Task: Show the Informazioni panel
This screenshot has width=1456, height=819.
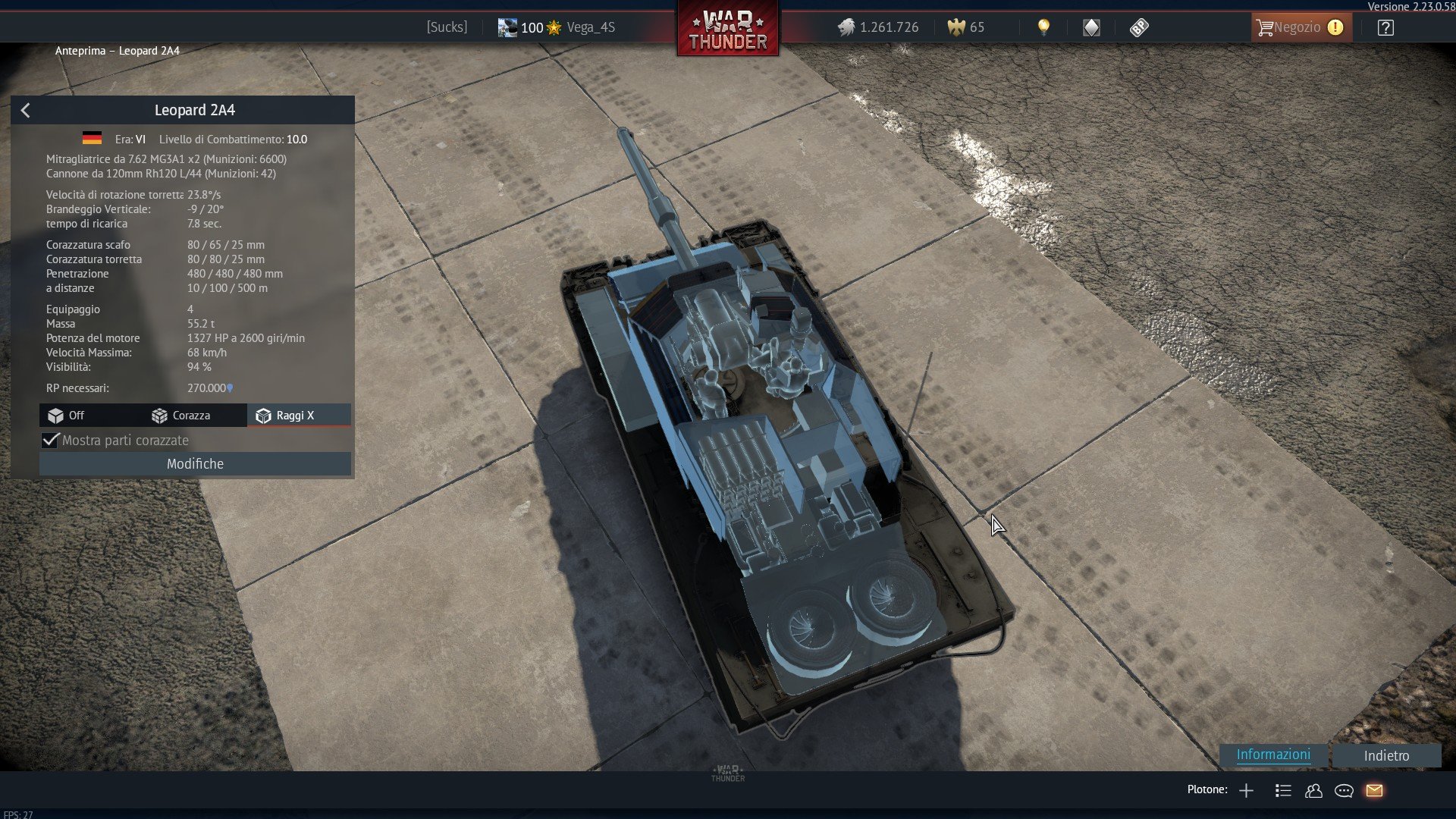Action: [1273, 755]
